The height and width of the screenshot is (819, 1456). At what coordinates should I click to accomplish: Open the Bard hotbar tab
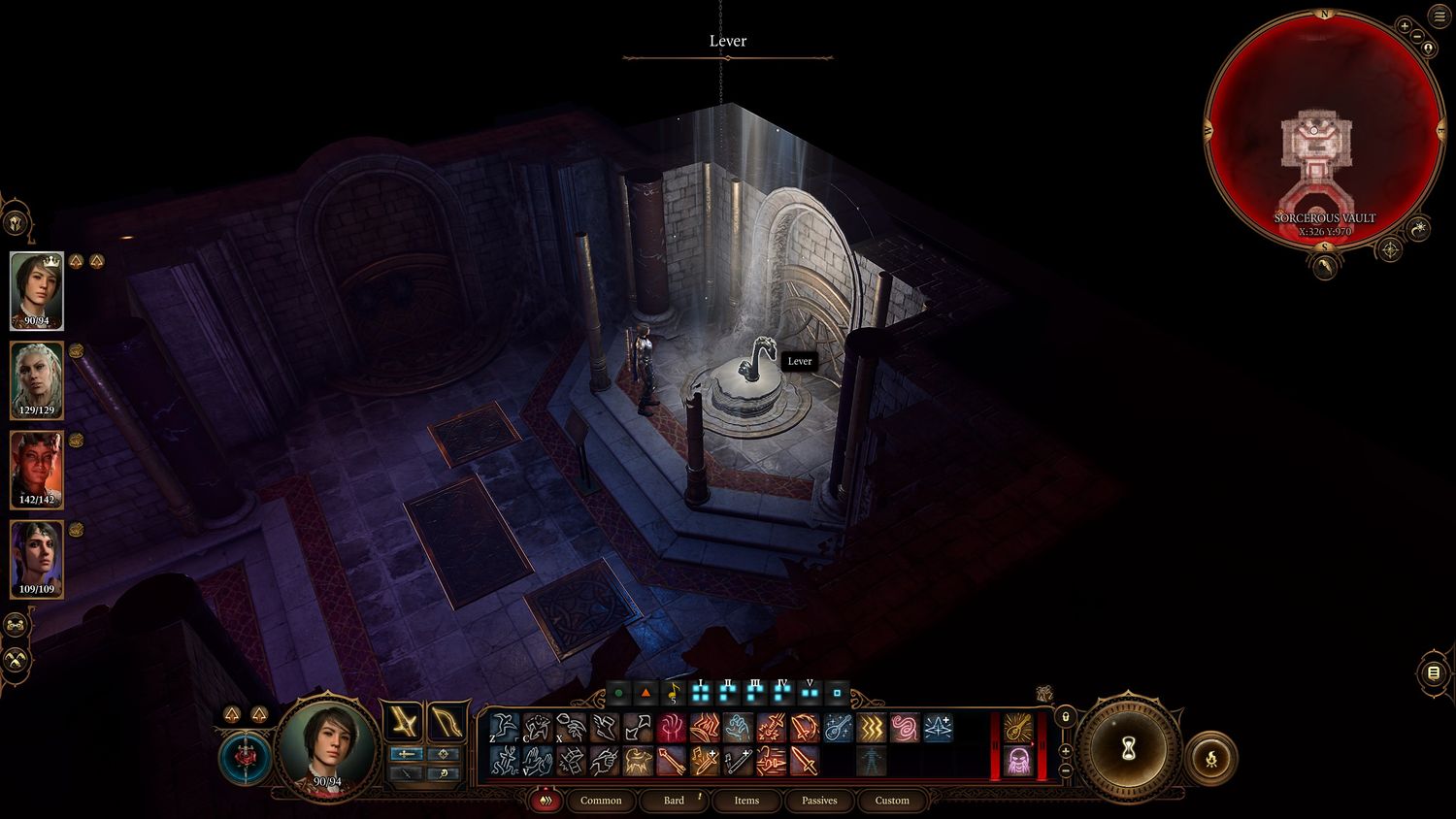click(x=674, y=801)
